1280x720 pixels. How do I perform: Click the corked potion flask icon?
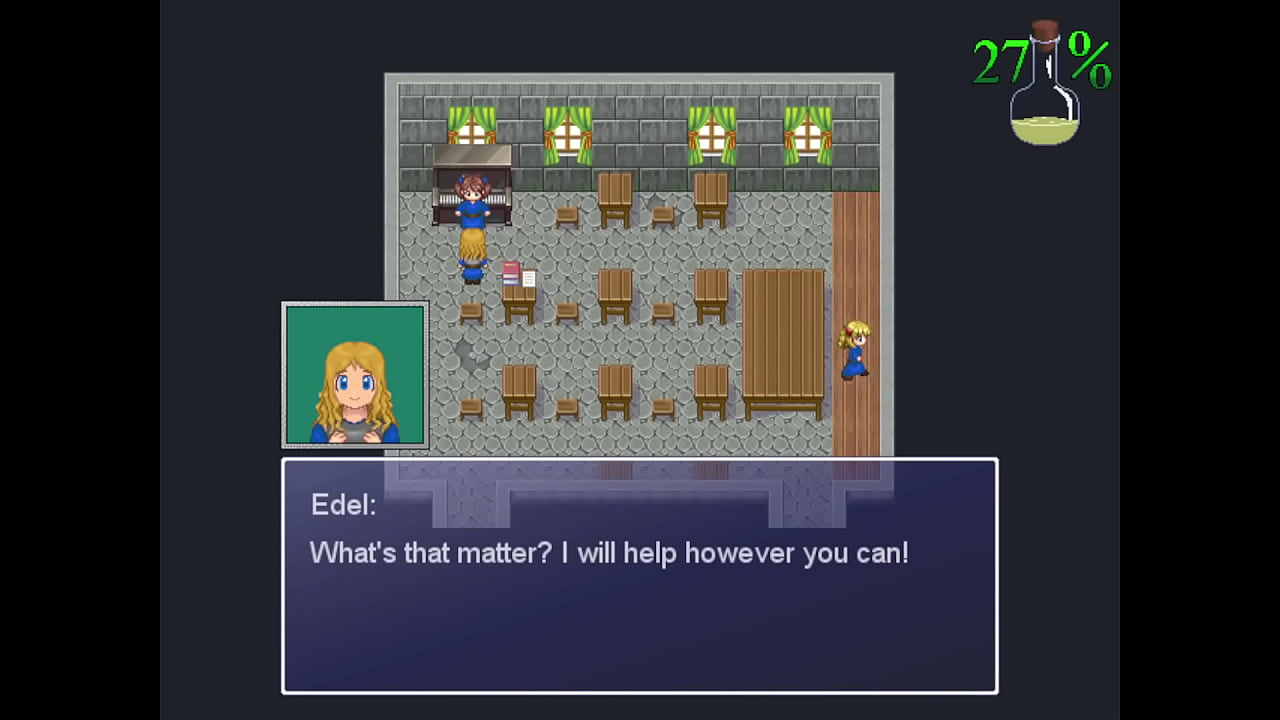click(1044, 88)
